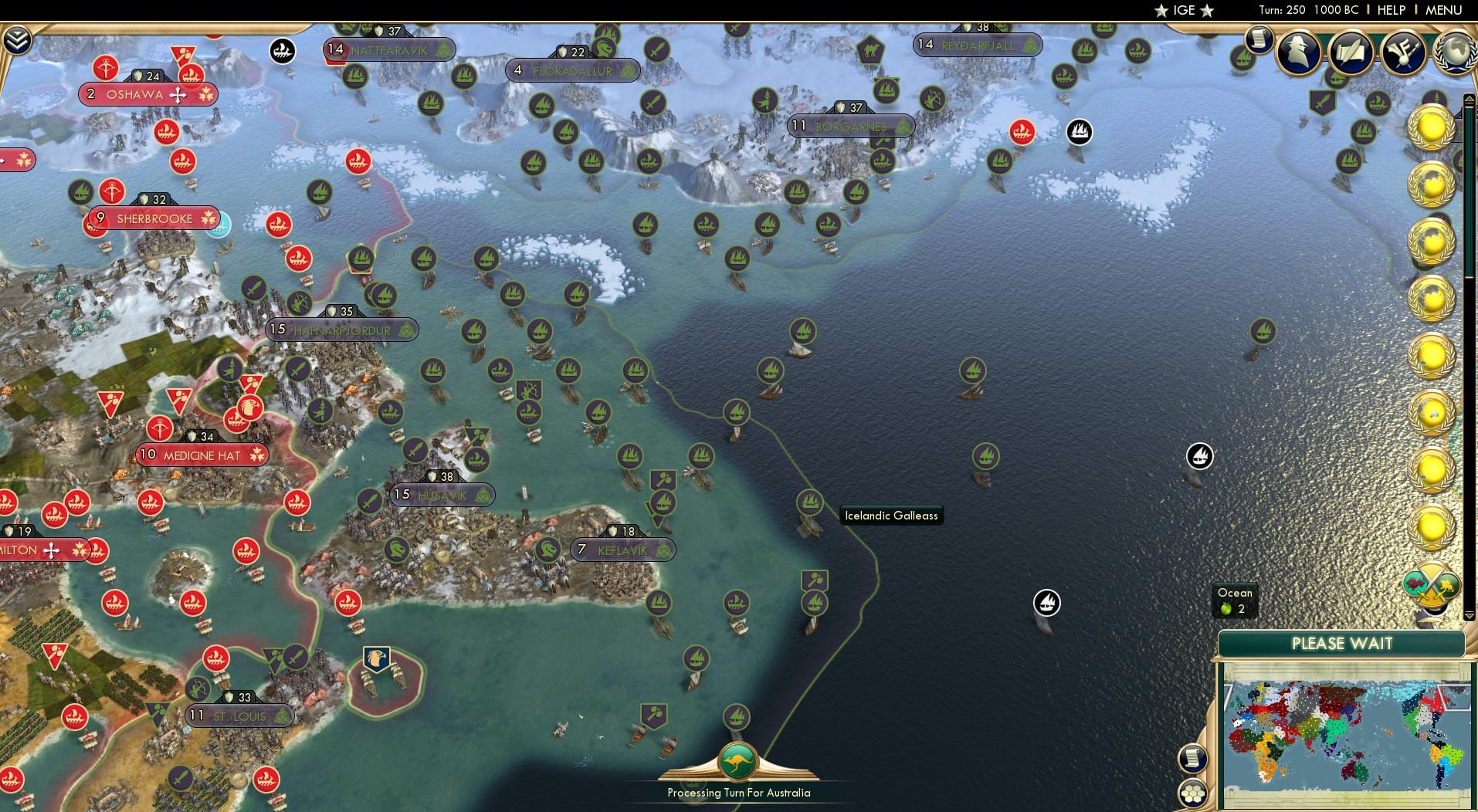
Task: Open the notification log scroll icon at top right
Action: click(x=1259, y=40)
